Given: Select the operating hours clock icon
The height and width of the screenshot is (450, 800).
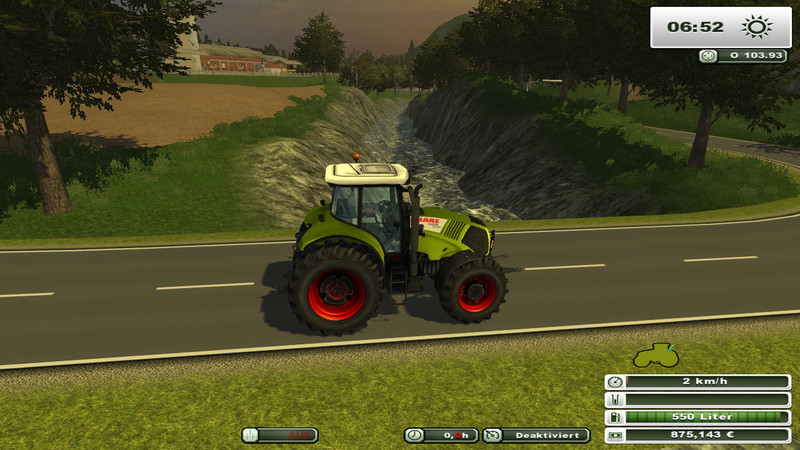Looking at the screenshot, I should (x=415, y=435).
